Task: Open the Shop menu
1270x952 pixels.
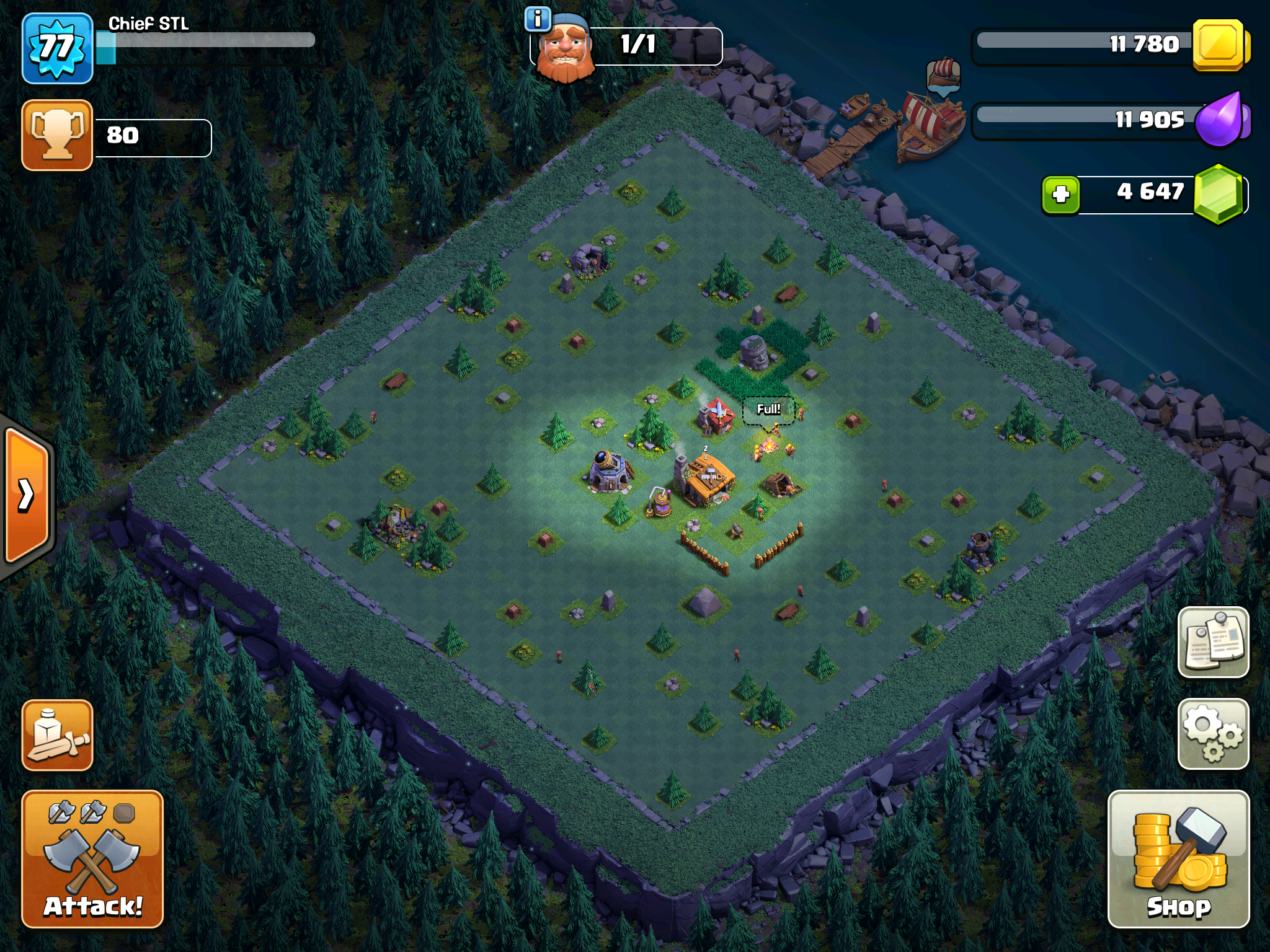Action: (1178, 858)
